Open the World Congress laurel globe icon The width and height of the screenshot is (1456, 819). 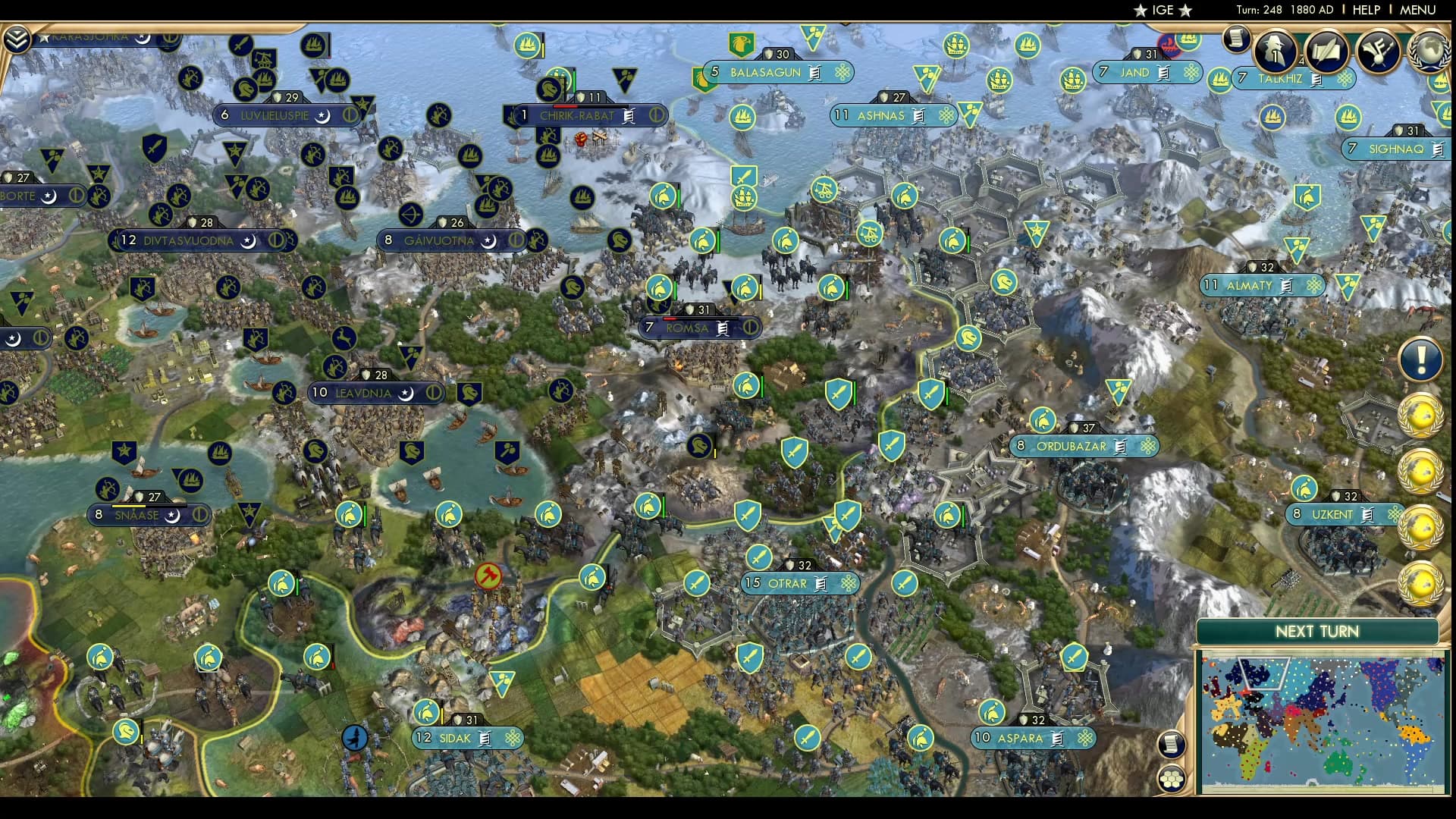(1428, 51)
